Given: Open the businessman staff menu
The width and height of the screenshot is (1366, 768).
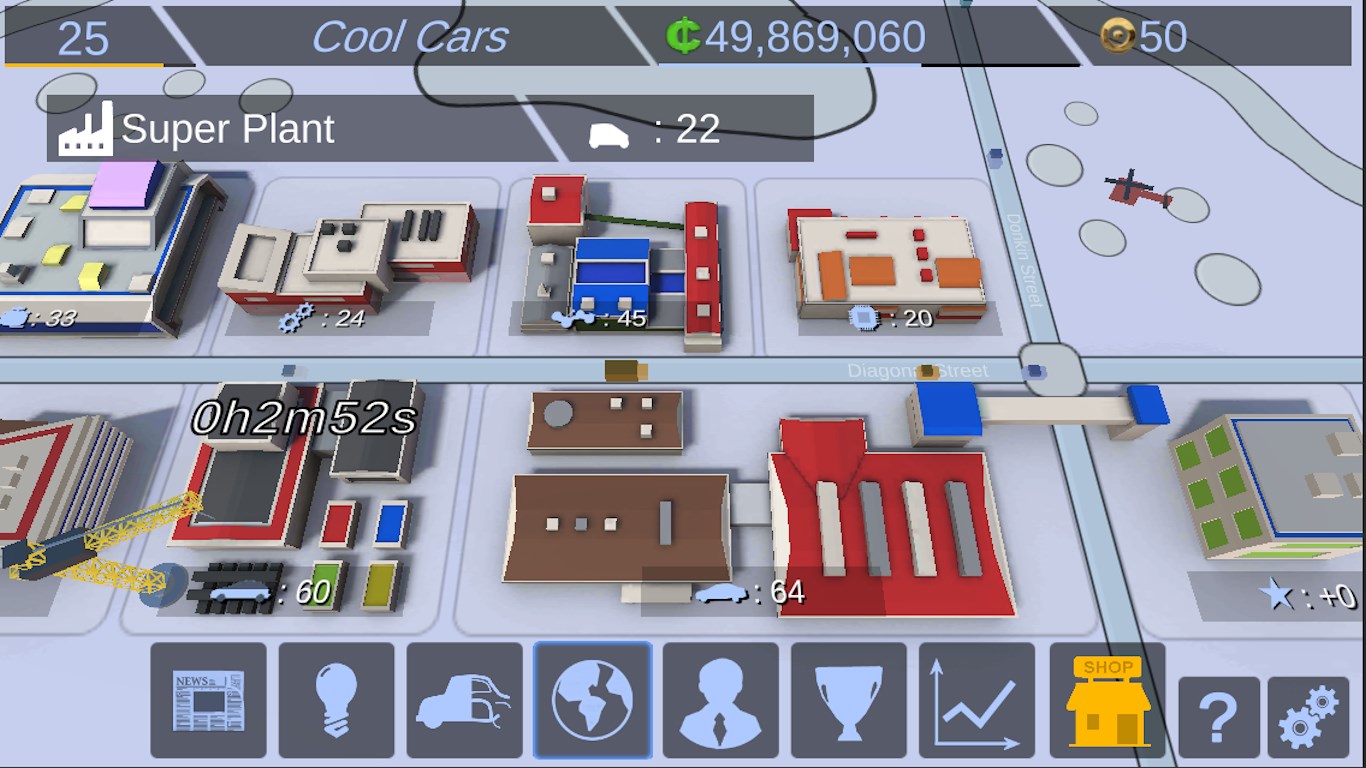Looking at the screenshot, I should (720, 700).
